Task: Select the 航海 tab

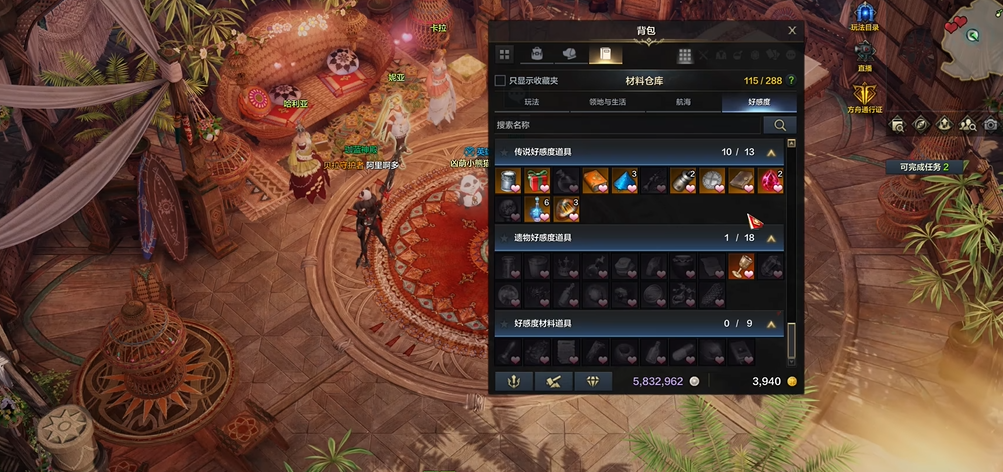Action: tap(682, 102)
